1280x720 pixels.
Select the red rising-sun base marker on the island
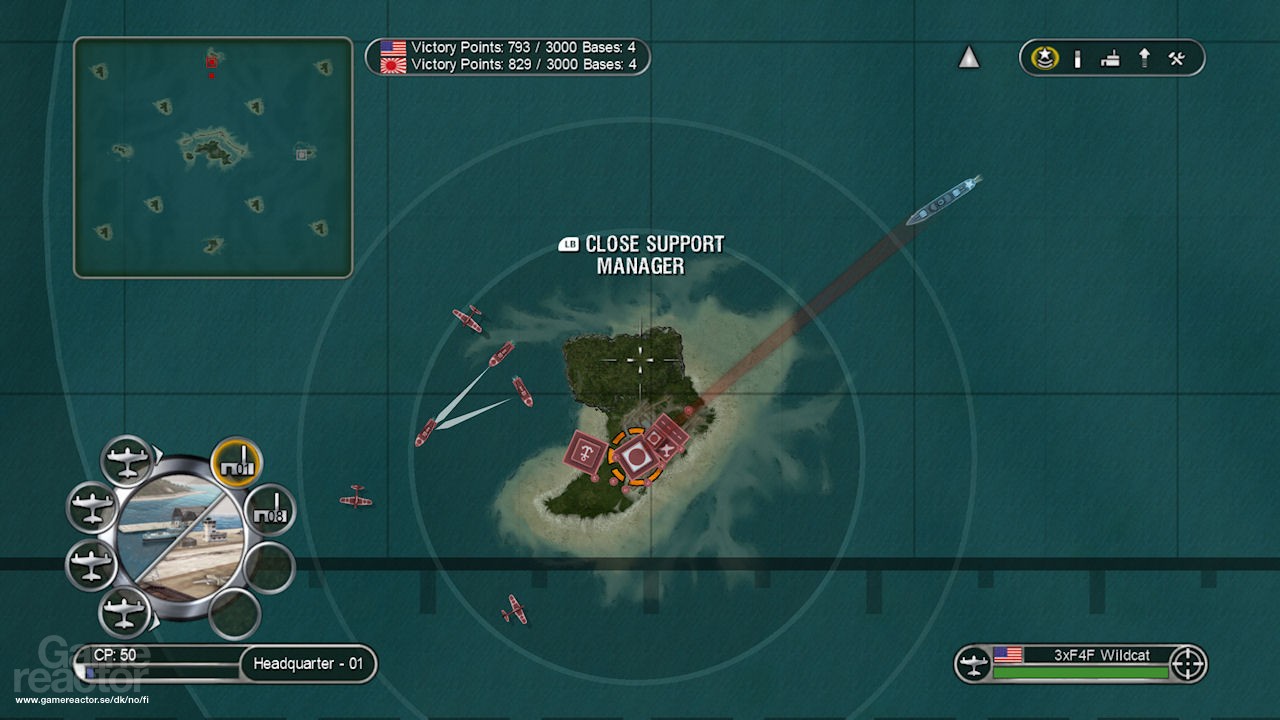tap(634, 457)
